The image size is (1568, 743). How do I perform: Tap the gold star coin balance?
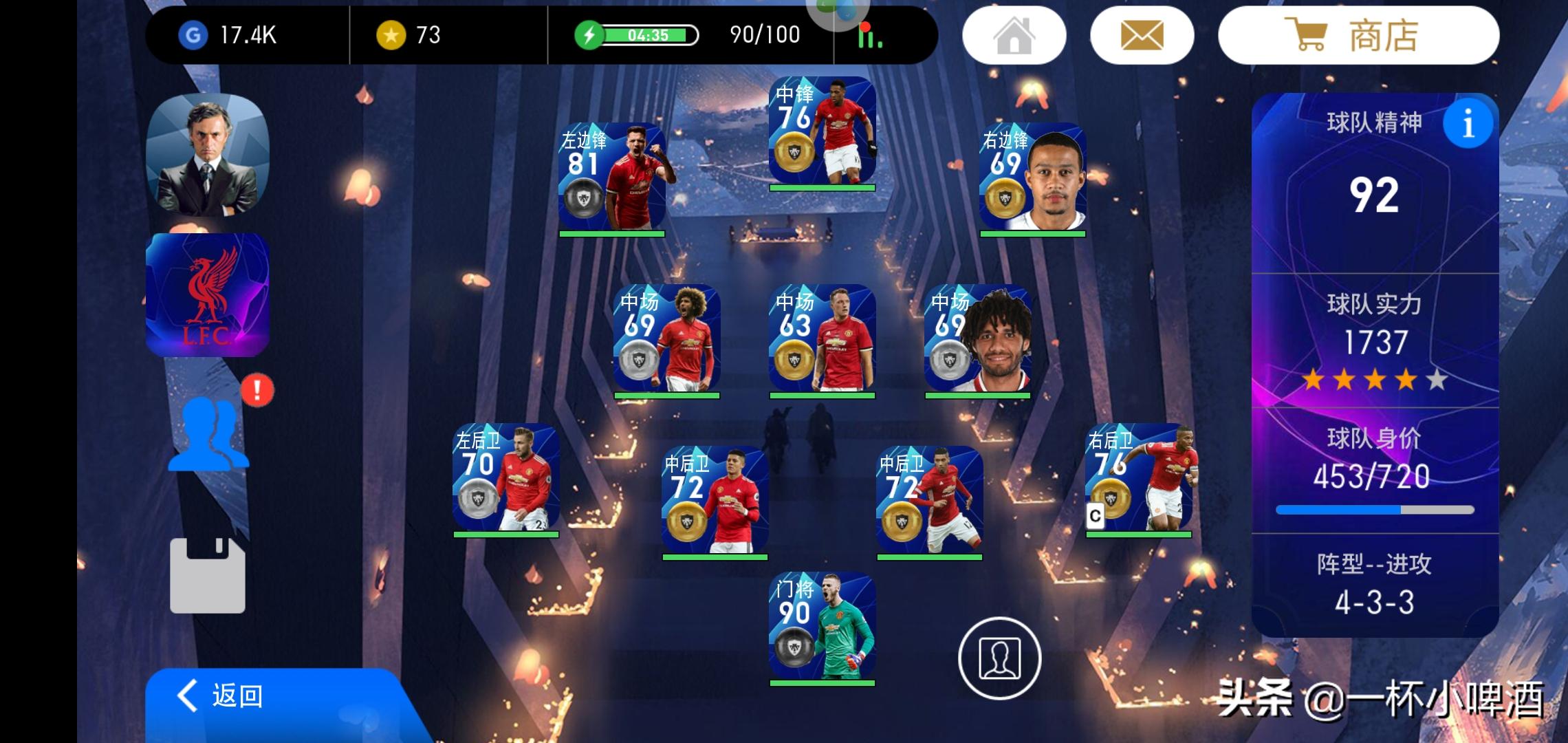409,35
